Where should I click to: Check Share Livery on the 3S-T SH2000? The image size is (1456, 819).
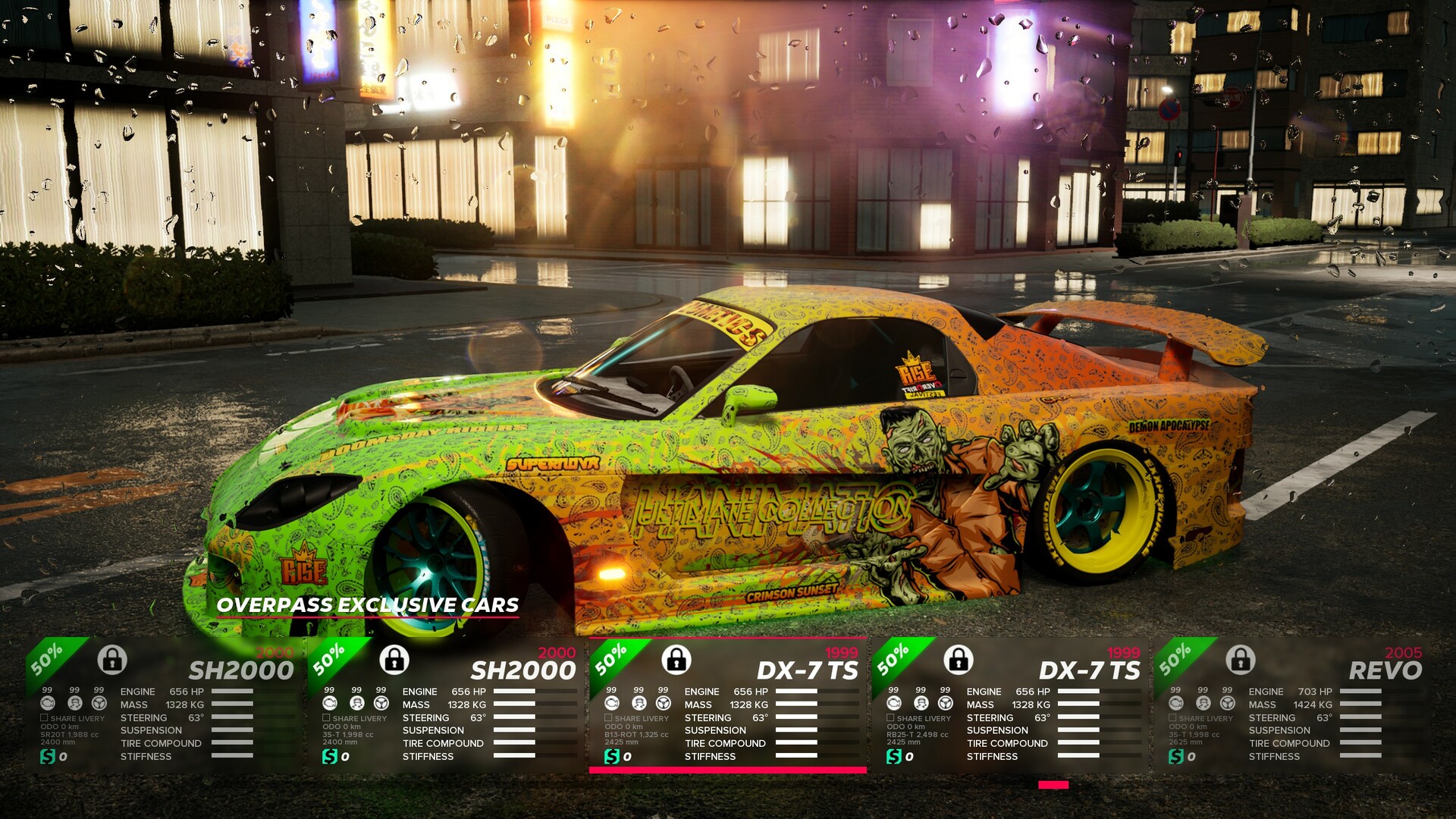[x=326, y=717]
